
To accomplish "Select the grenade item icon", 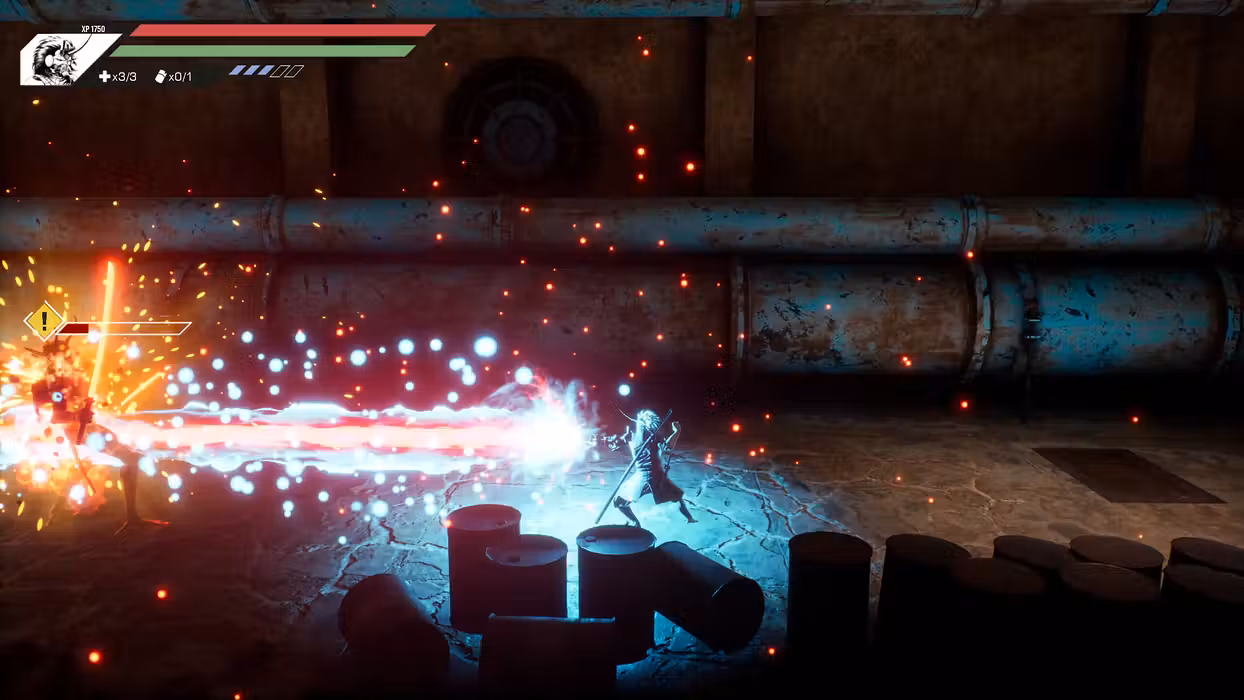I will coord(160,77).
